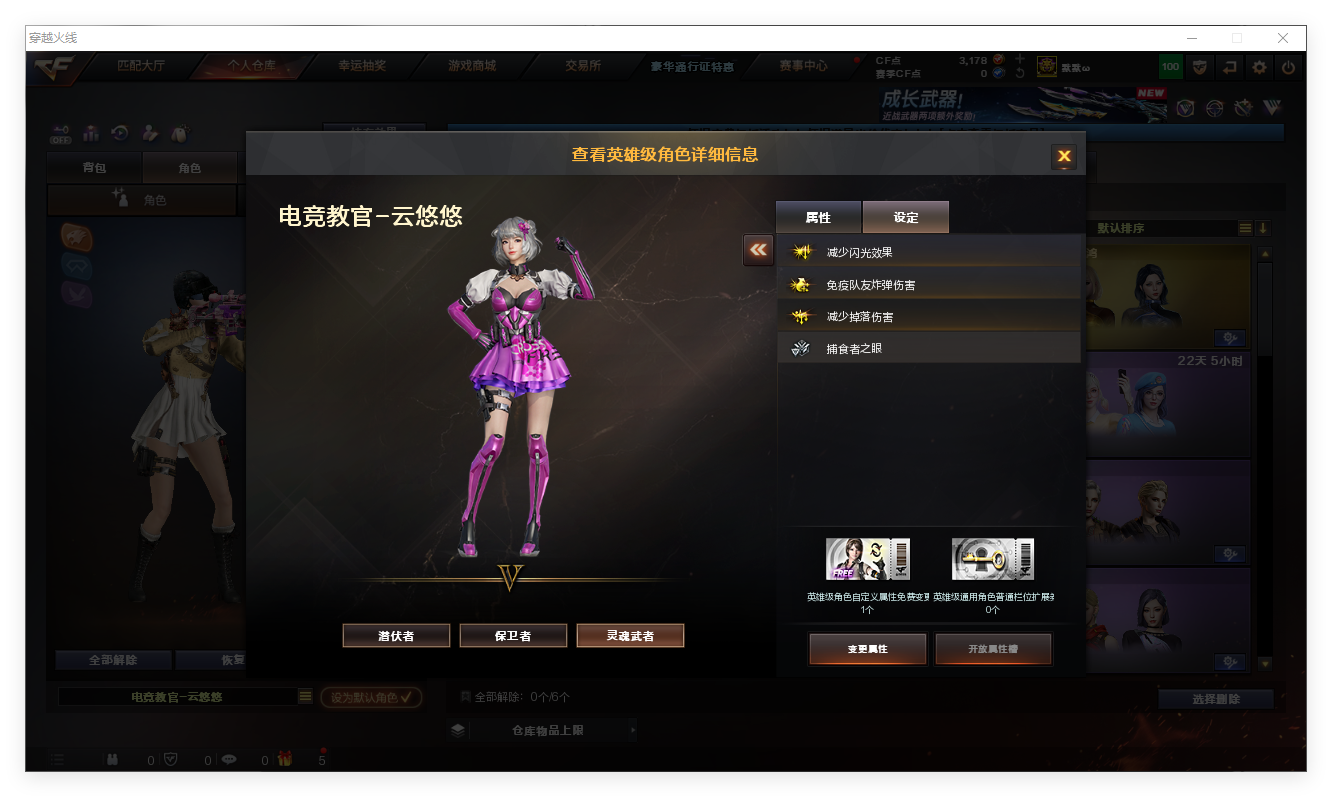The width and height of the screenshot is (1332, 797).
Task: Collapse the panel using the « chevron
Action: point(757,250)
